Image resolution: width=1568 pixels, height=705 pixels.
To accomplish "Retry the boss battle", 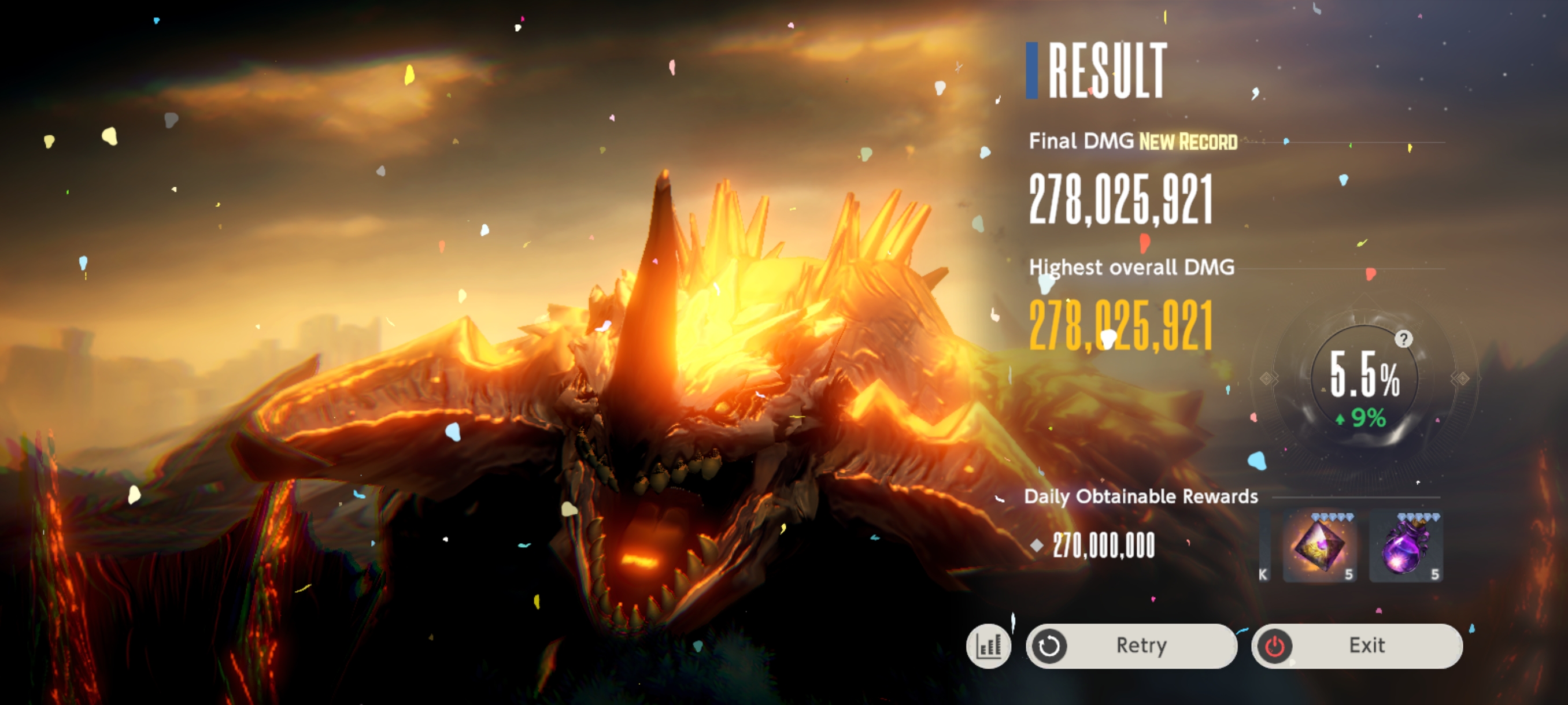I will pyautogui.click(x=1131, y=645).
